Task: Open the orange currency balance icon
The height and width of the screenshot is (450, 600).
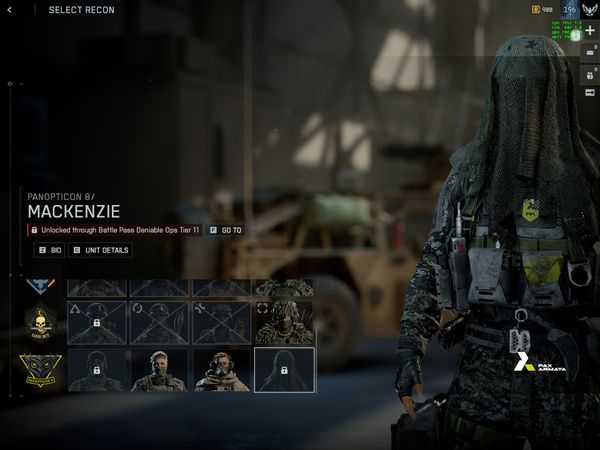Action: point(535,10)
